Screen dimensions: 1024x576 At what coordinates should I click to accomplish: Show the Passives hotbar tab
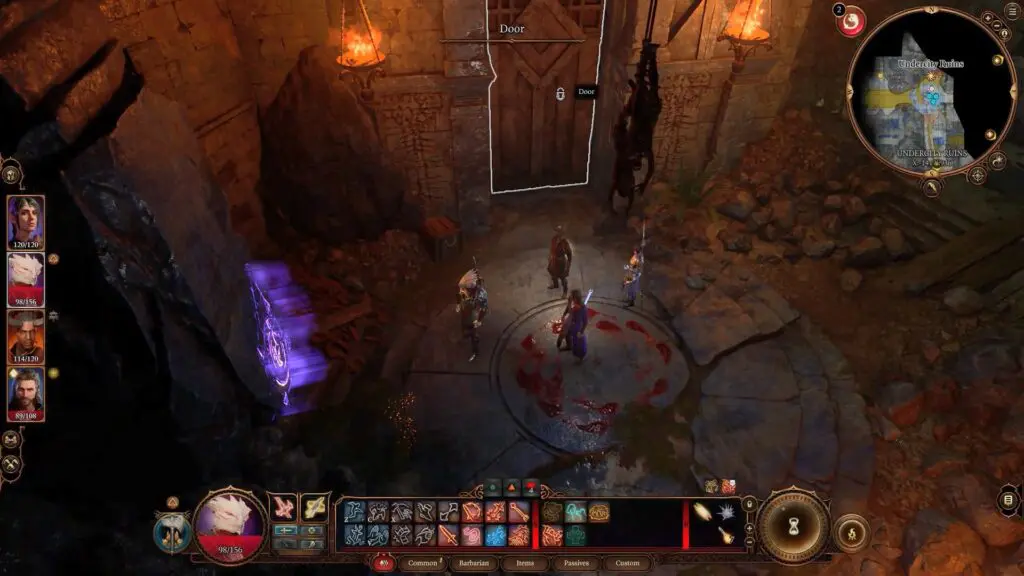tap(576, 563)
